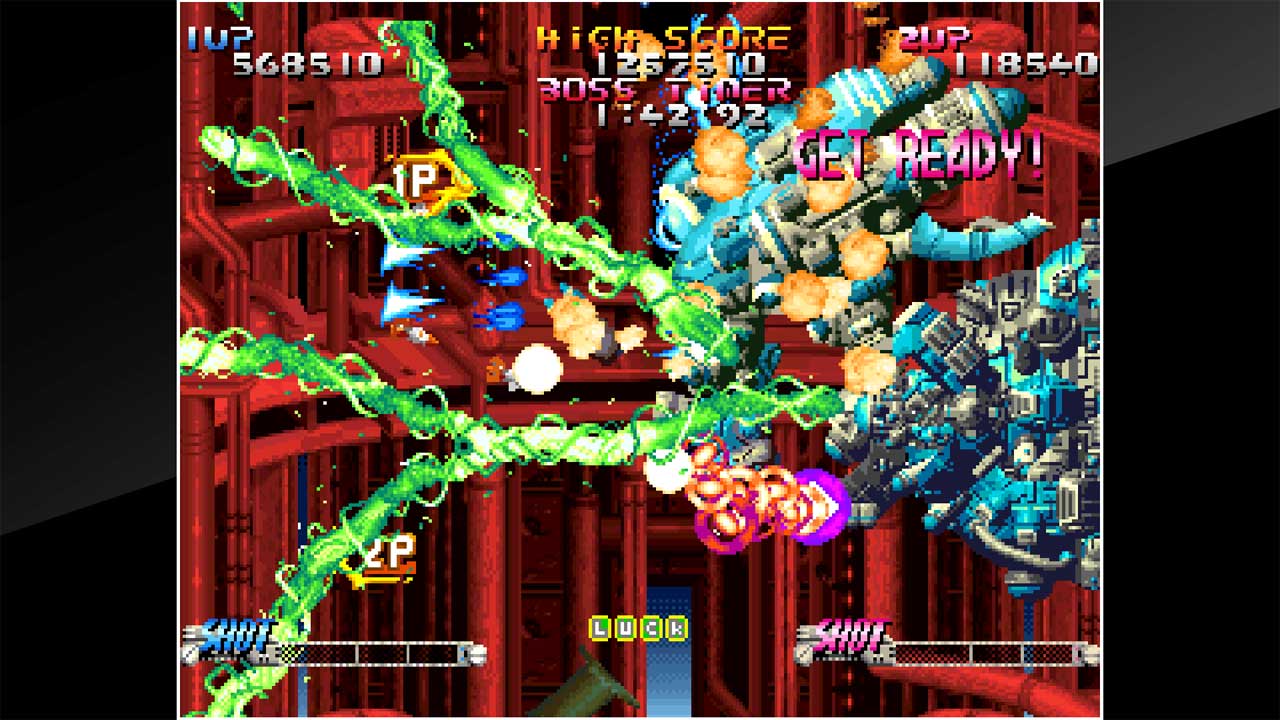Select the HIGH SCORE text
The width and height of the screenshot is (1280, 720).
660,37
